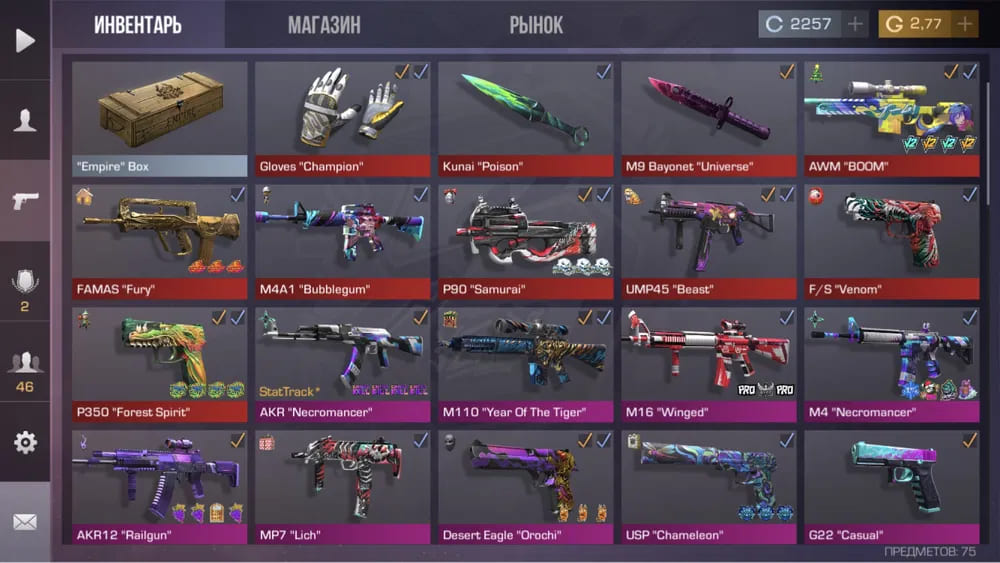Pick the M9 Bayonet "Universe" knife
1000x563 pixels.
[709, 118]
